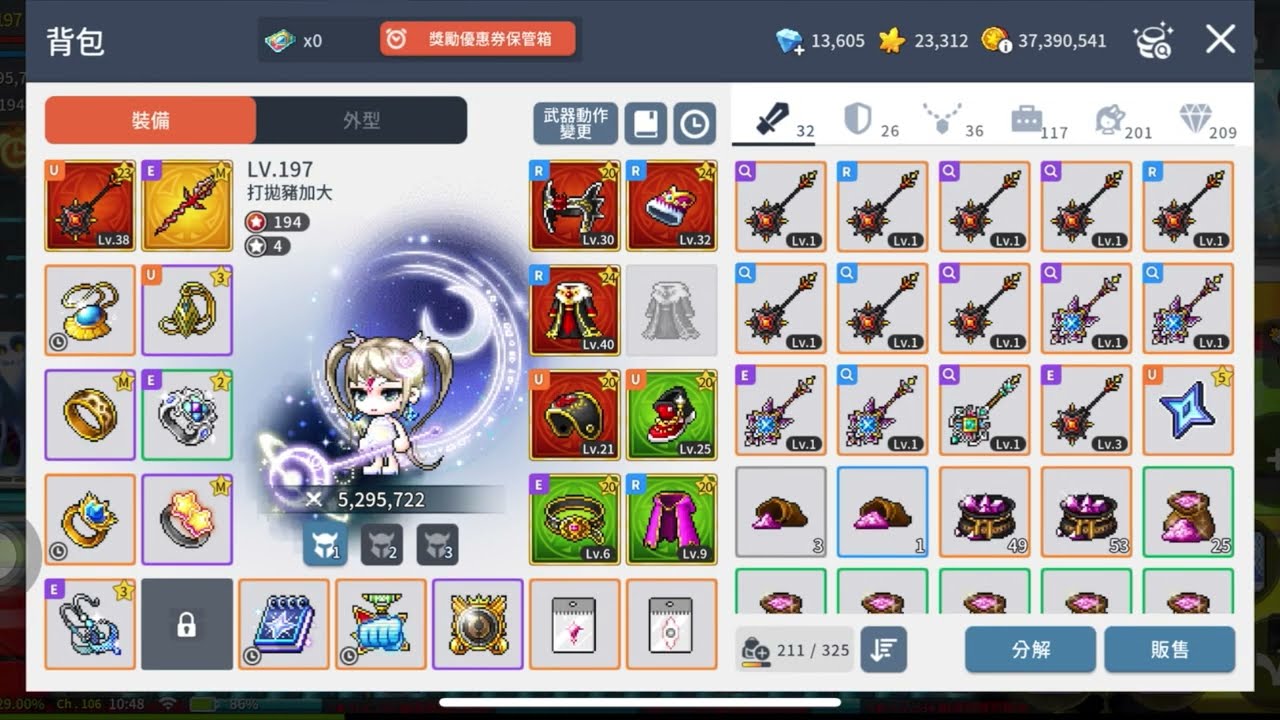Toggle the second monster slot labeled 2
This screenshot has height=720, width=1280.
tap(380, 547)
